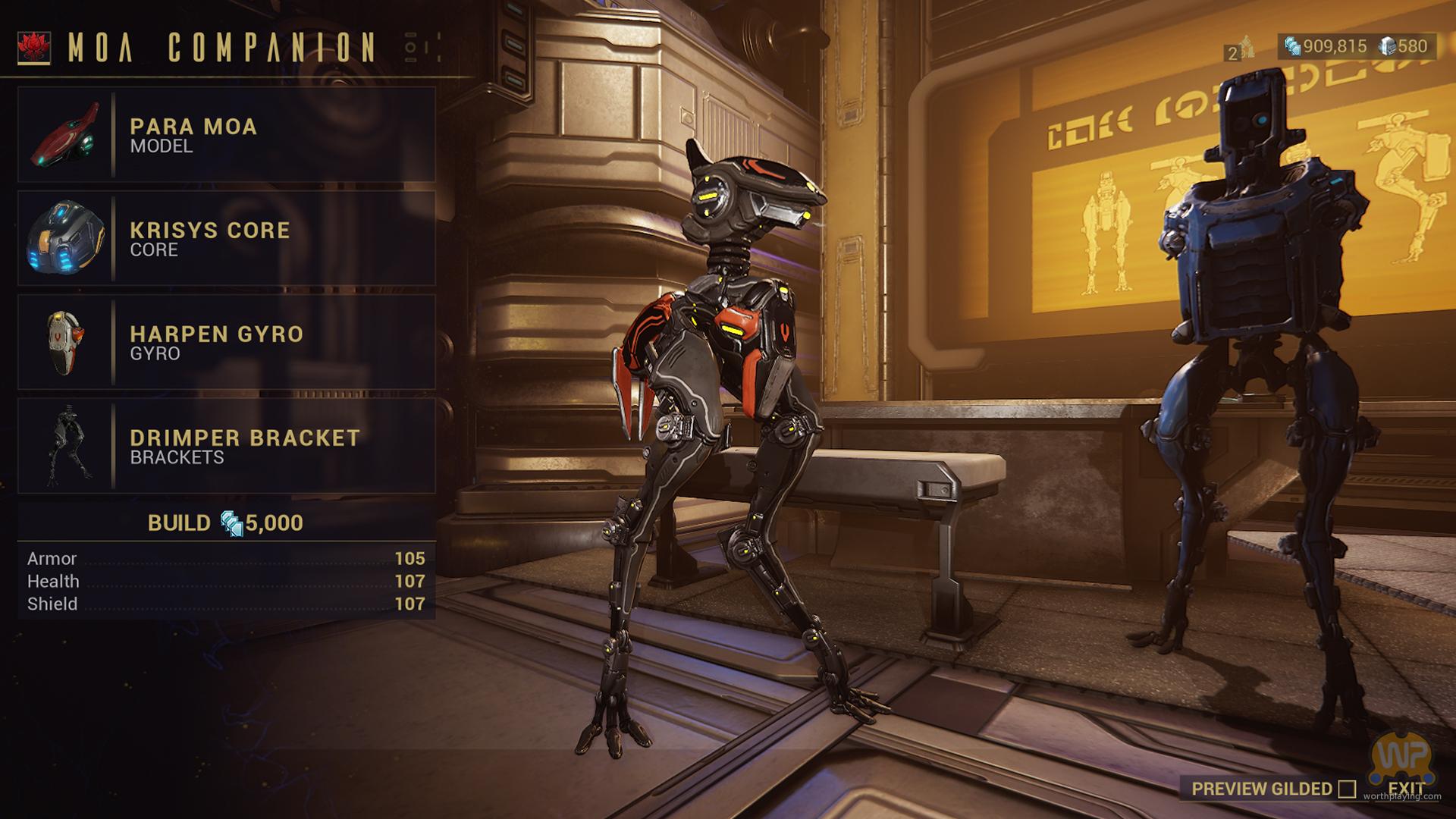The image size is (1456, 819).
Task: Change the Drimper Bracket part
Action: coord(226,447)
